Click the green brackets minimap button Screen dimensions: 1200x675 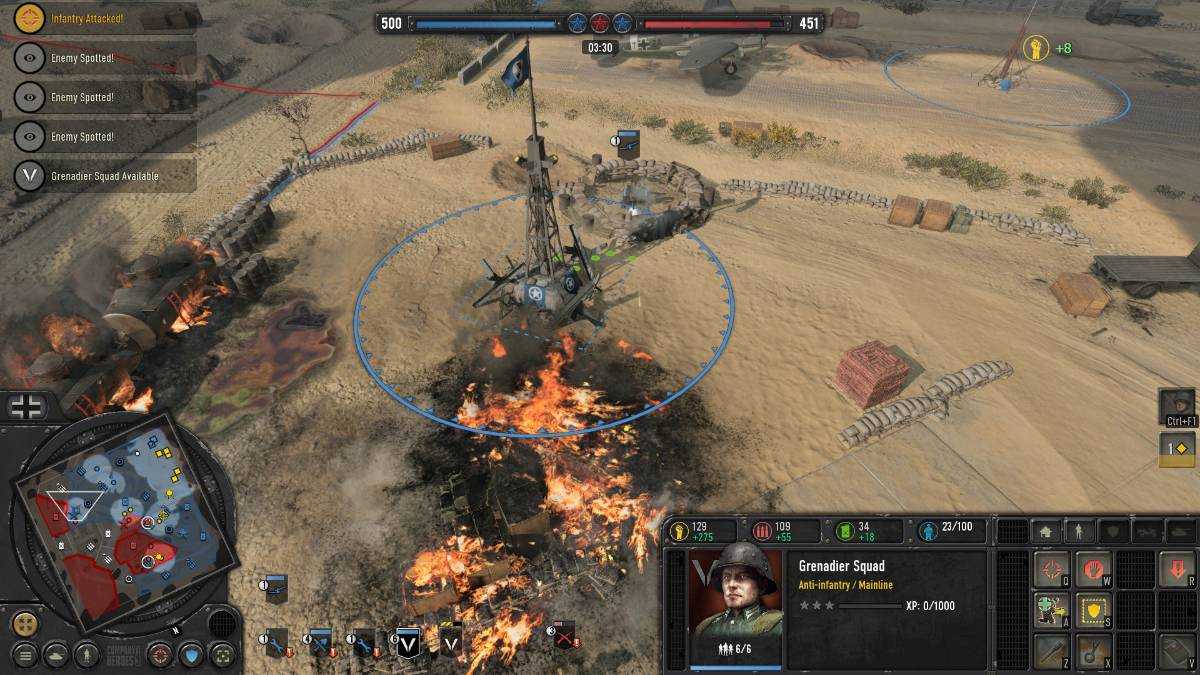click(222, 655)
